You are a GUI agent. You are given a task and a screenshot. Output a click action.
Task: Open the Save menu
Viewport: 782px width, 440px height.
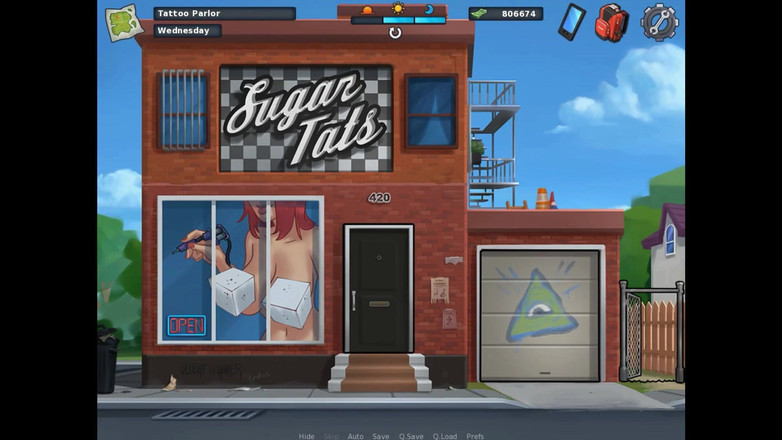tap(381, 436)
